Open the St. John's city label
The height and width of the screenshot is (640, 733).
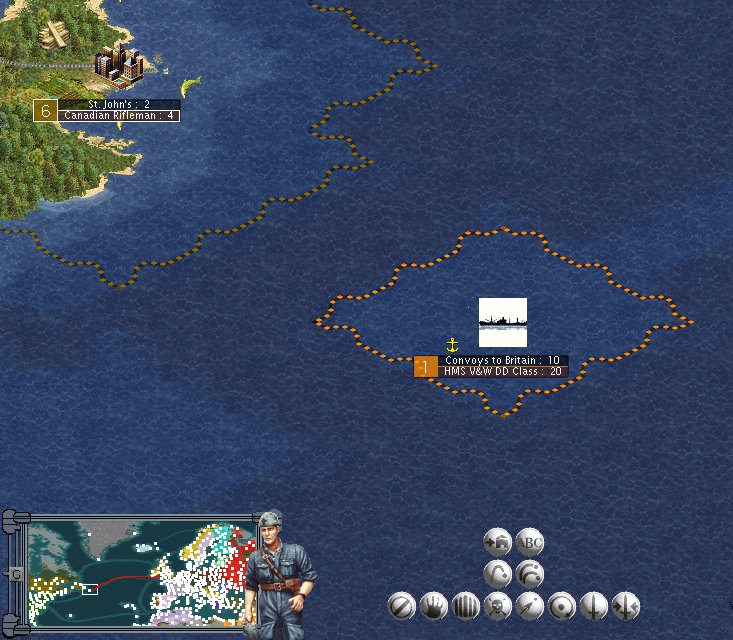(x=119, y=104)
